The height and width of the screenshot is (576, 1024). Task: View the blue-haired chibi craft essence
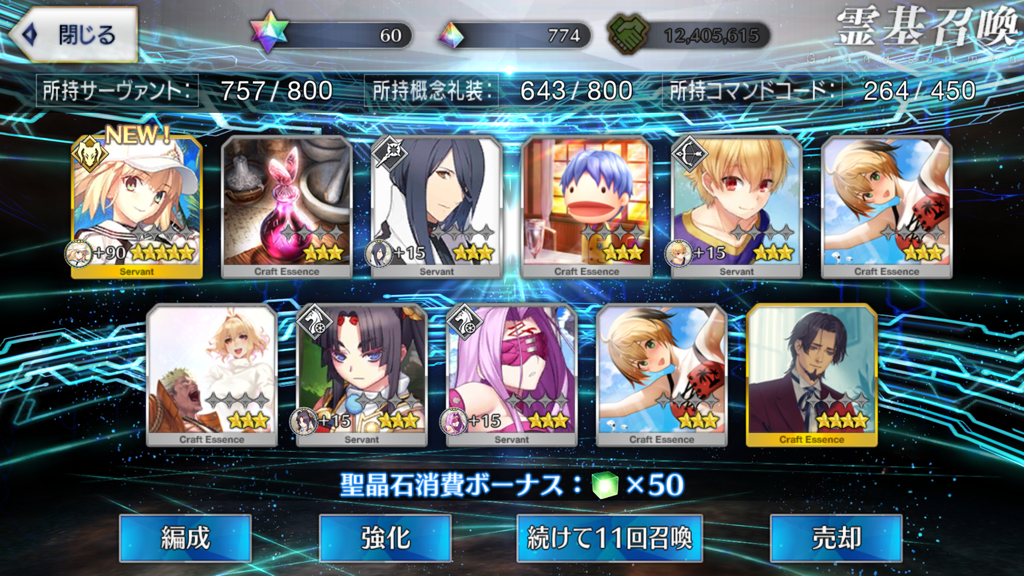[x=586, y=207]
